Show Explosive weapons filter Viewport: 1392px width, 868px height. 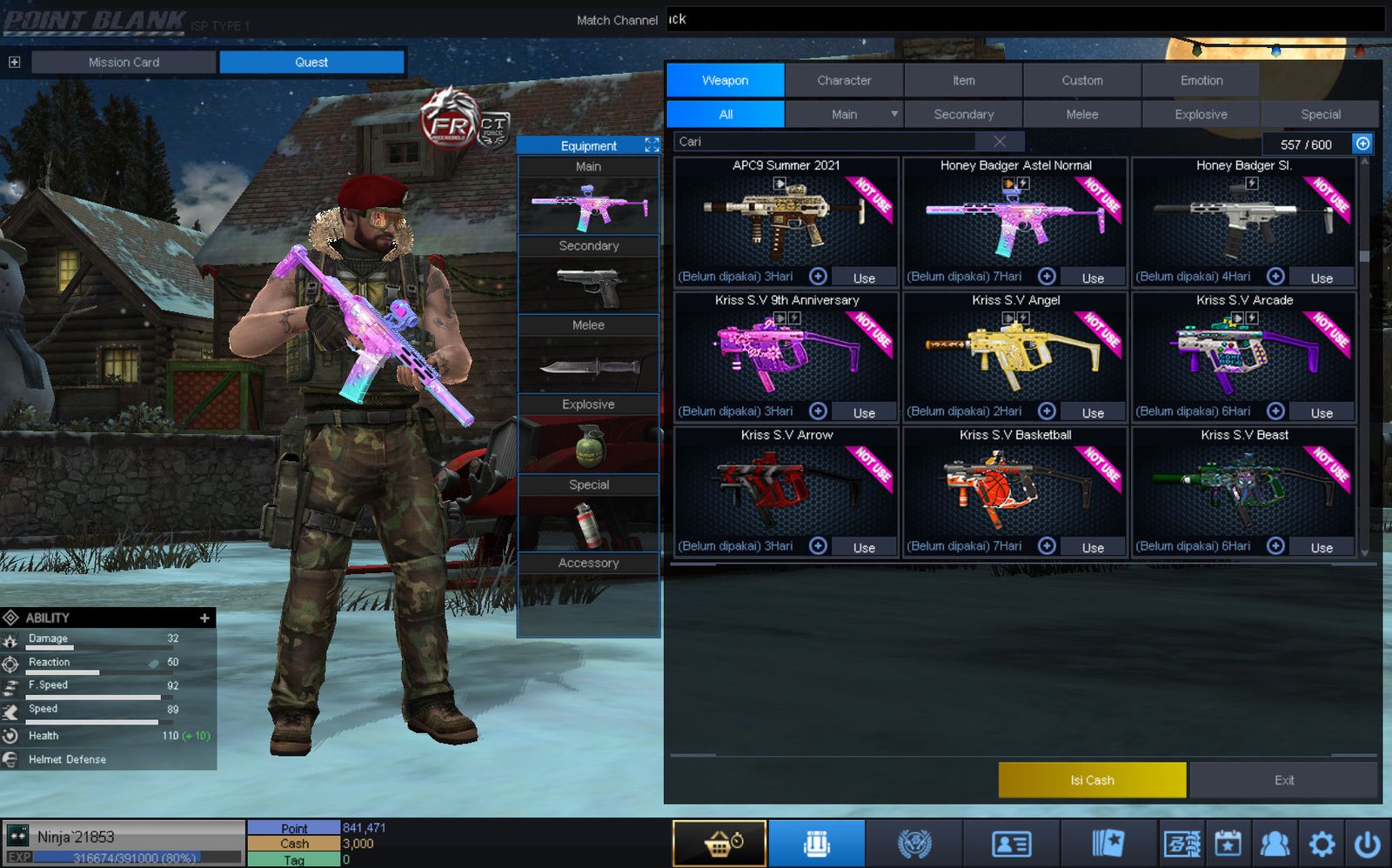tap(1201, 114)
